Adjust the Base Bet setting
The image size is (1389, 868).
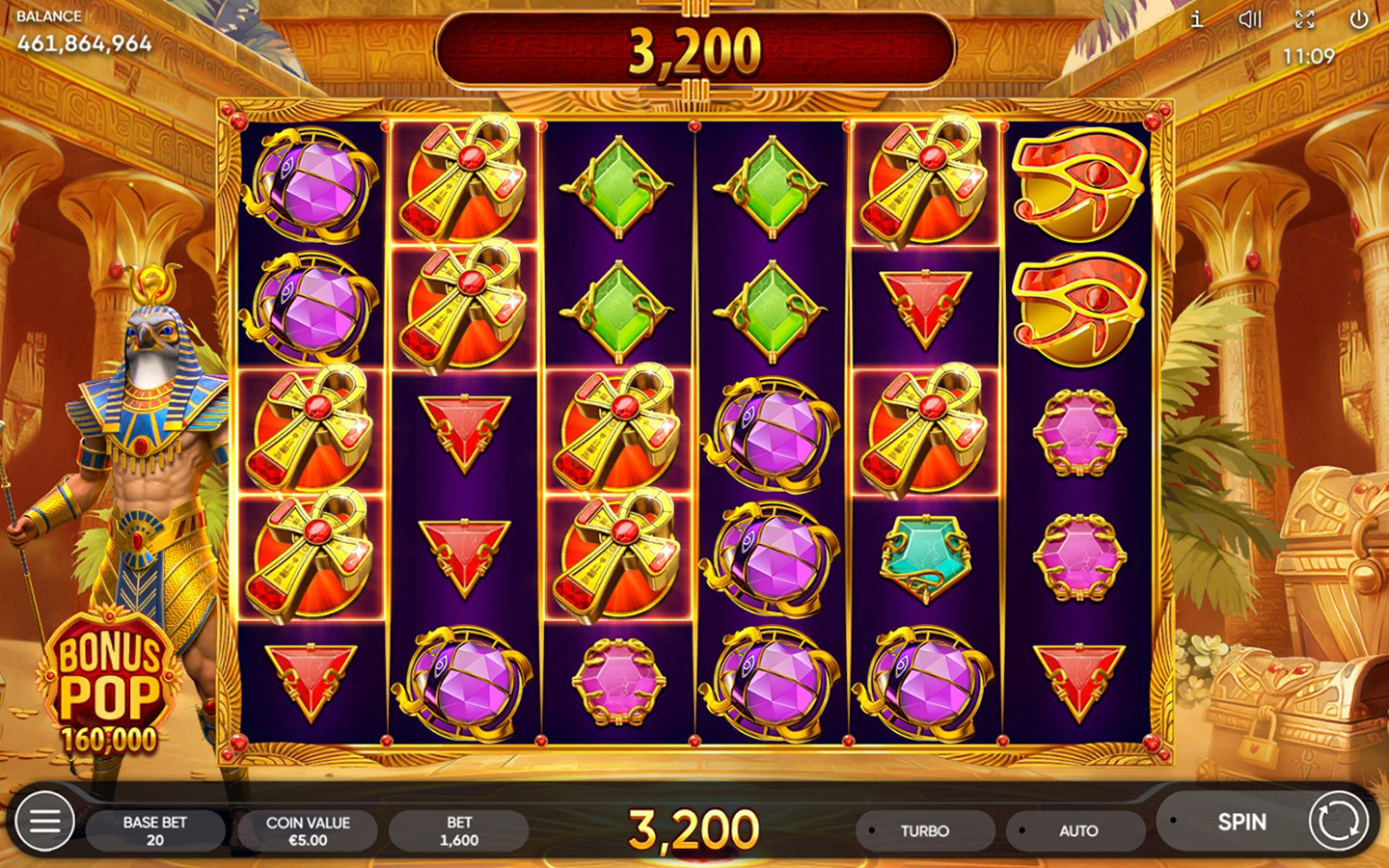coord(154,830)
